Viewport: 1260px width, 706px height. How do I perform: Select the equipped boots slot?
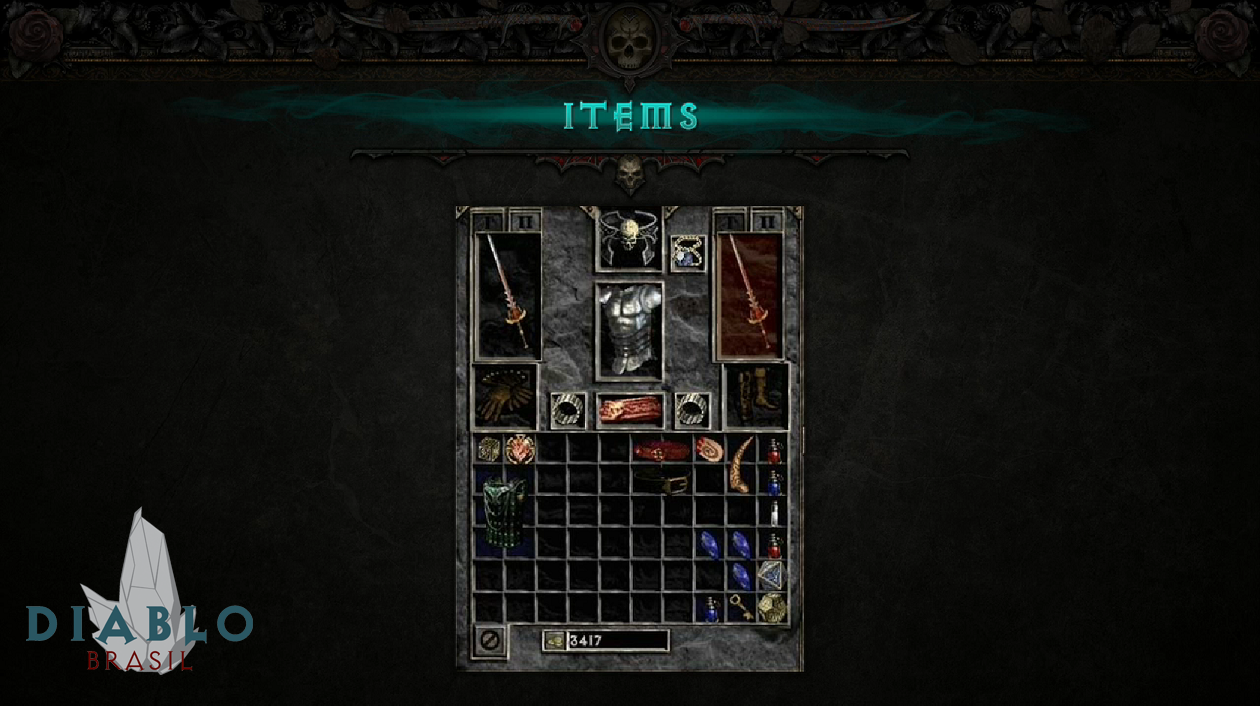(x=755, y=396)
